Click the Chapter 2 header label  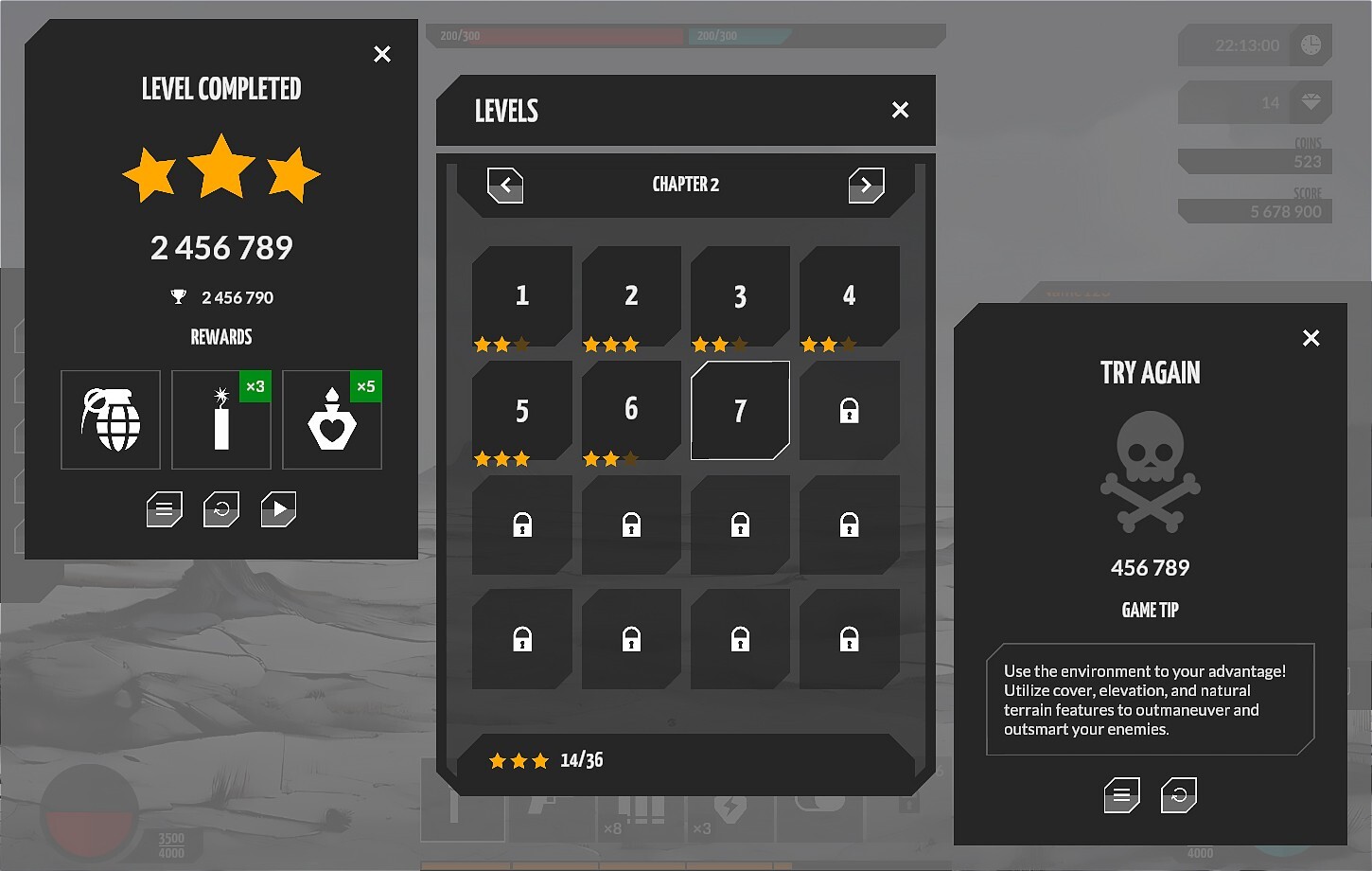tap(685, 184)
